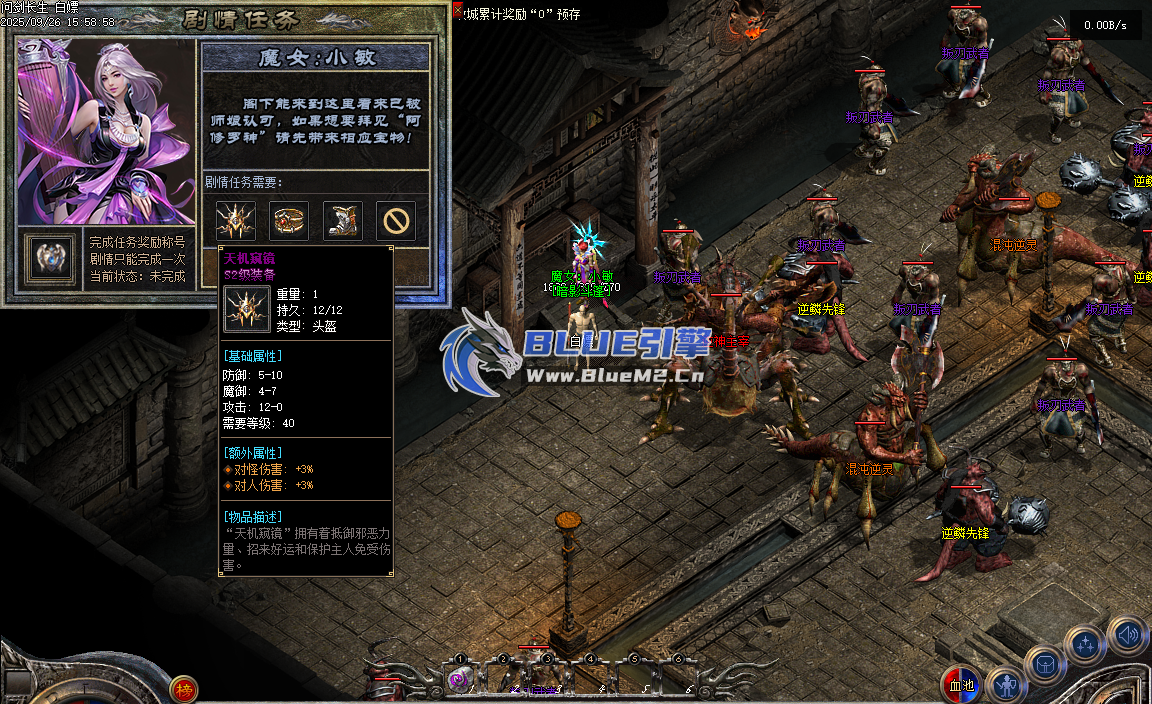Select the gold ring requirement slot
Viewport: 1152px width, 704px height.
(289, 221)
